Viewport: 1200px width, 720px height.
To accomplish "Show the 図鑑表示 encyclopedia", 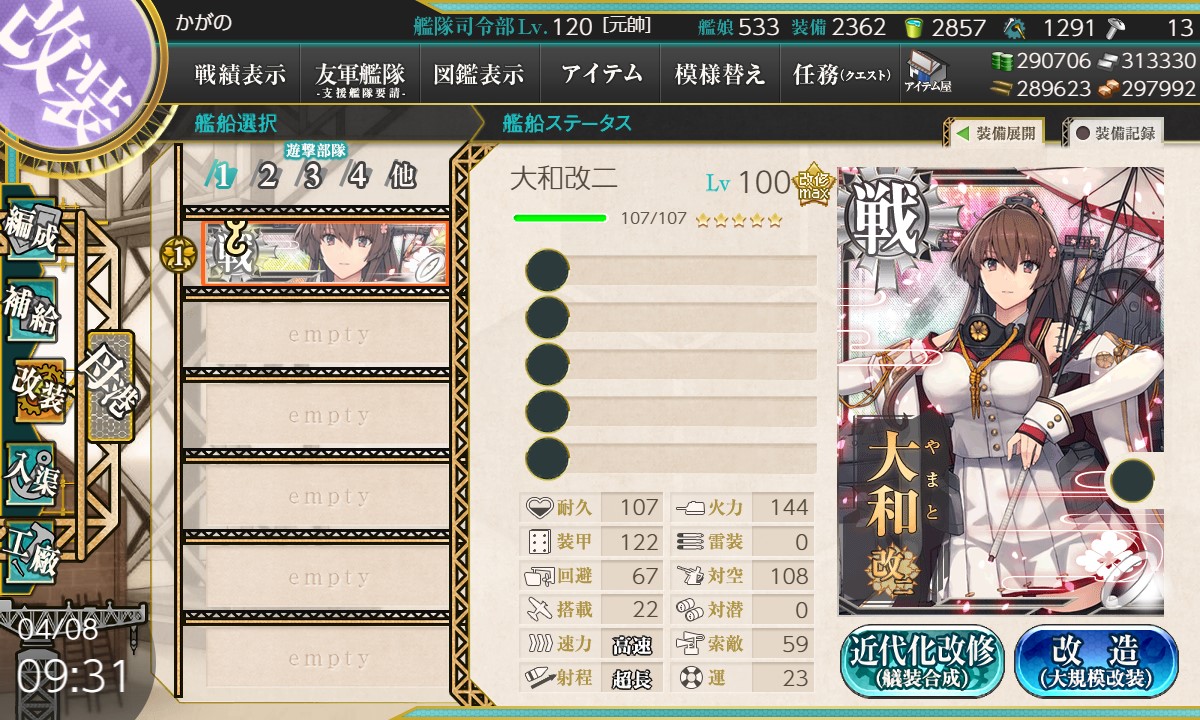I will pos(479,74).
